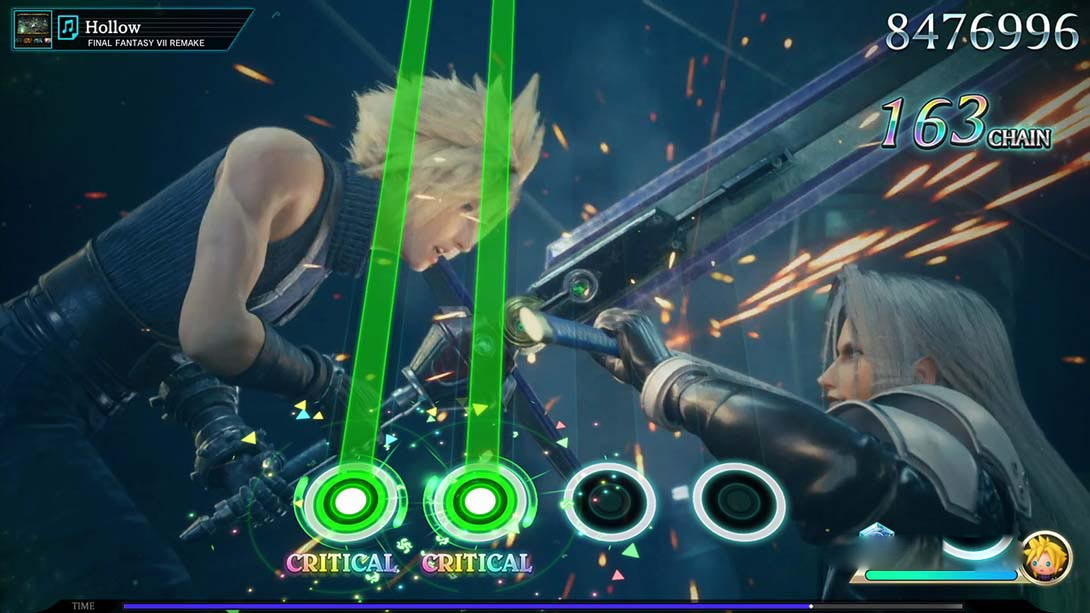Select the chibi Cloud party portrait
The width and height of the screenshot is (1090, 613).
(1045, 556)
